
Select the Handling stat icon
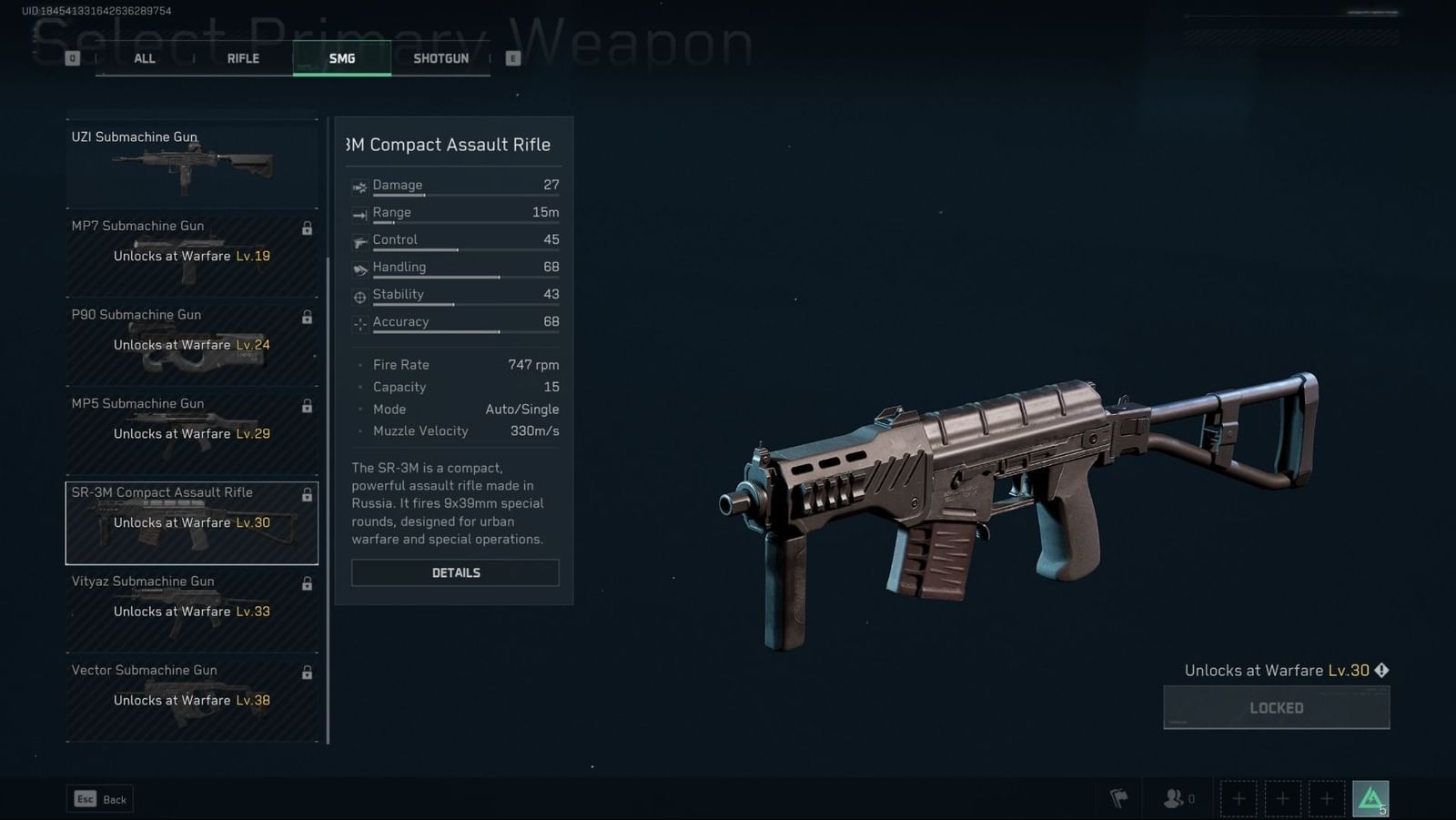click(x=360, y=268)
